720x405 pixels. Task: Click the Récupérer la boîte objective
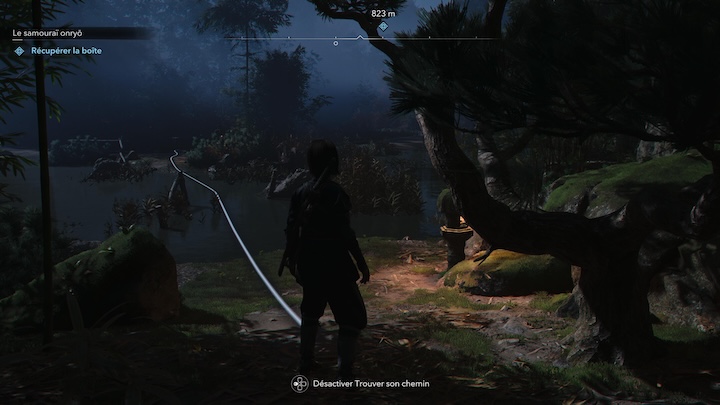[66, 49]
